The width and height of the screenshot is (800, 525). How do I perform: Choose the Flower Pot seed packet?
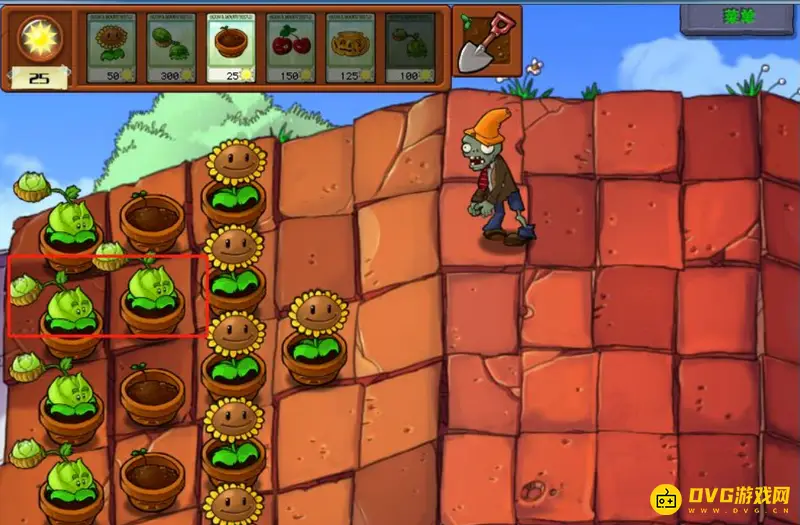tap(232, 47)
